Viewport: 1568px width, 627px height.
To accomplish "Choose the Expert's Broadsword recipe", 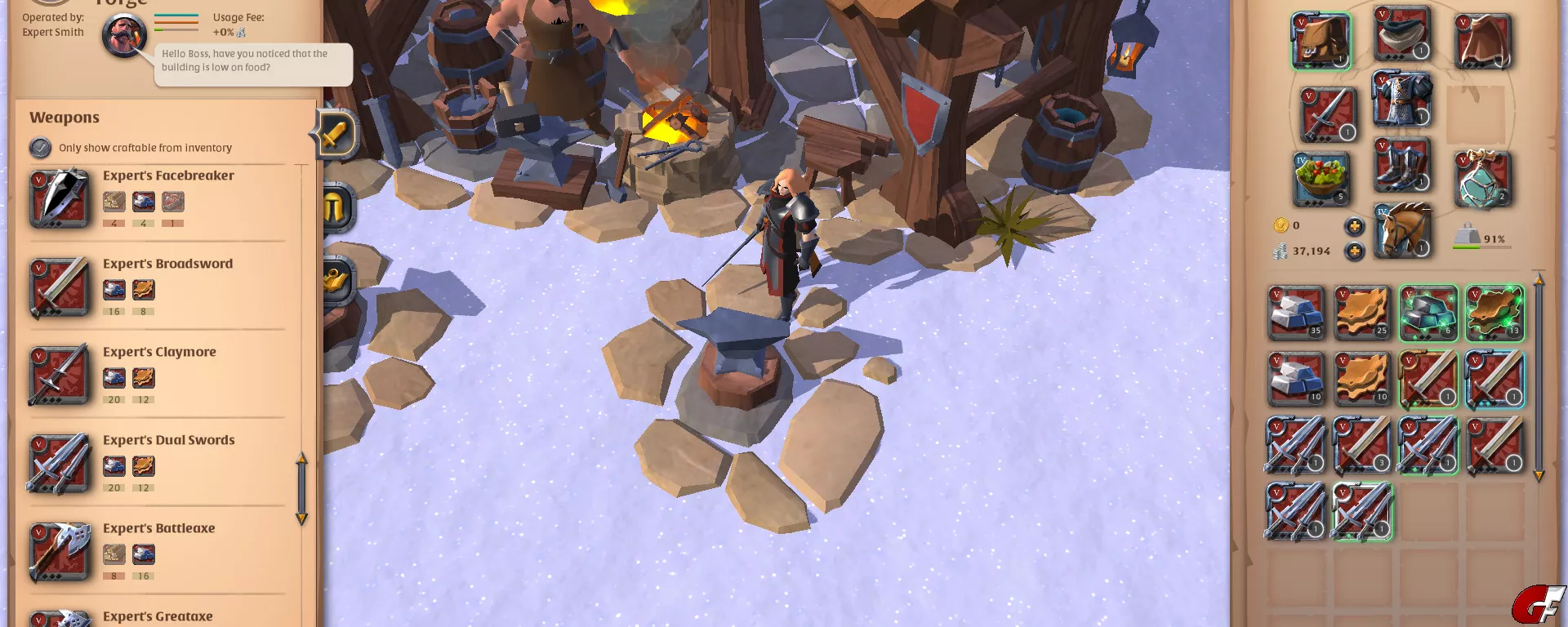I will tap(167, 264).
